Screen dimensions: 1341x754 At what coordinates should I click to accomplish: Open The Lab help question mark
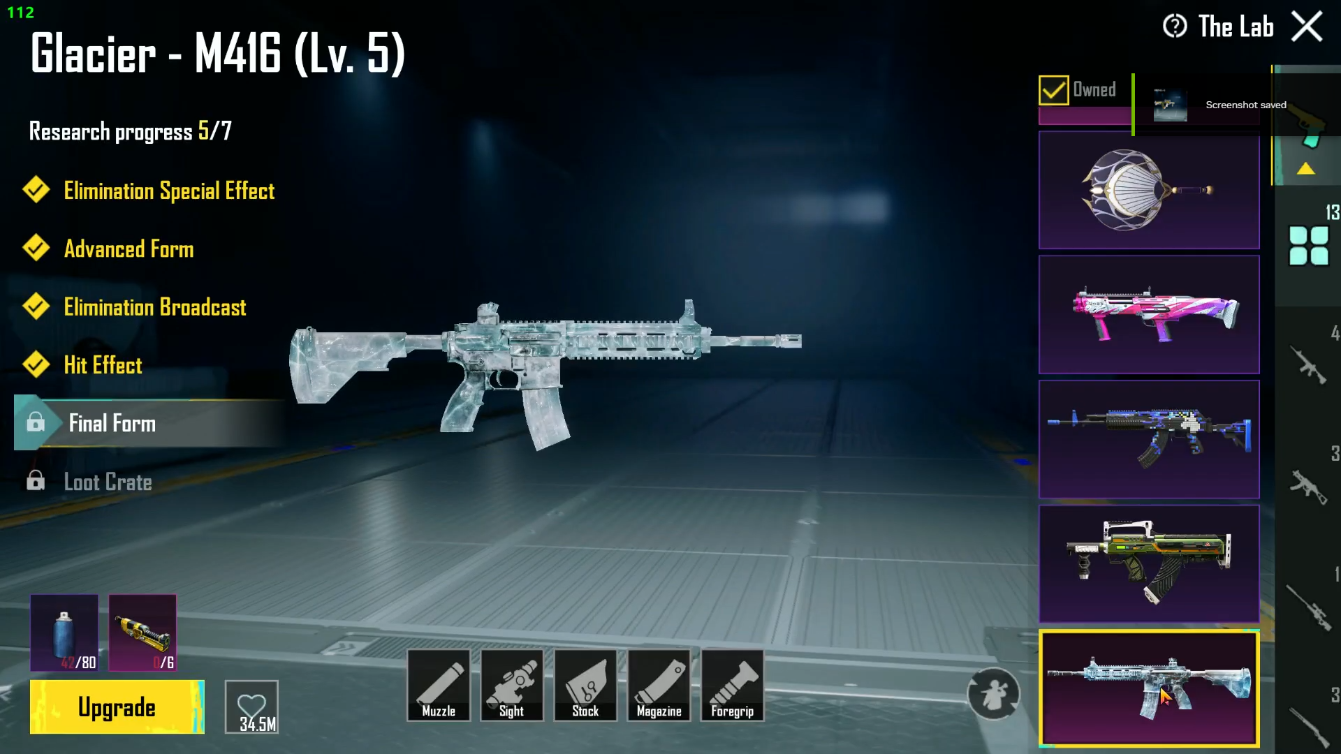pyautogui.click(x=1173, y=26)
